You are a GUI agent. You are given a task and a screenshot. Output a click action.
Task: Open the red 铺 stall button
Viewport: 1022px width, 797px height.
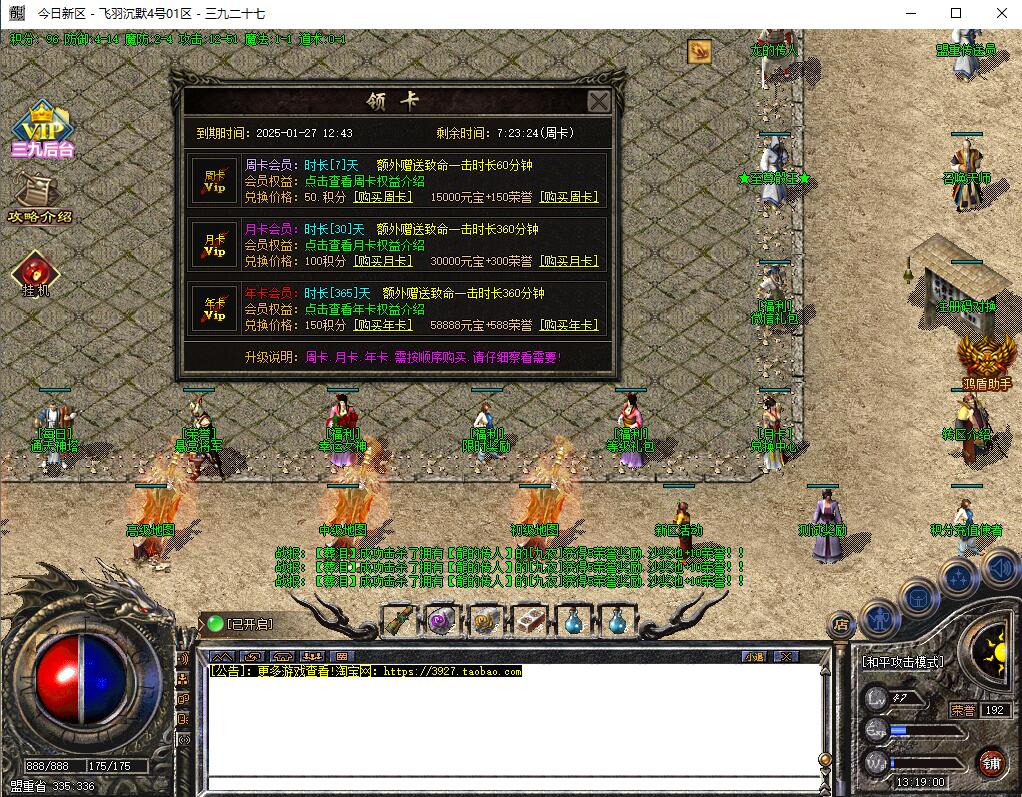point(991,763)
